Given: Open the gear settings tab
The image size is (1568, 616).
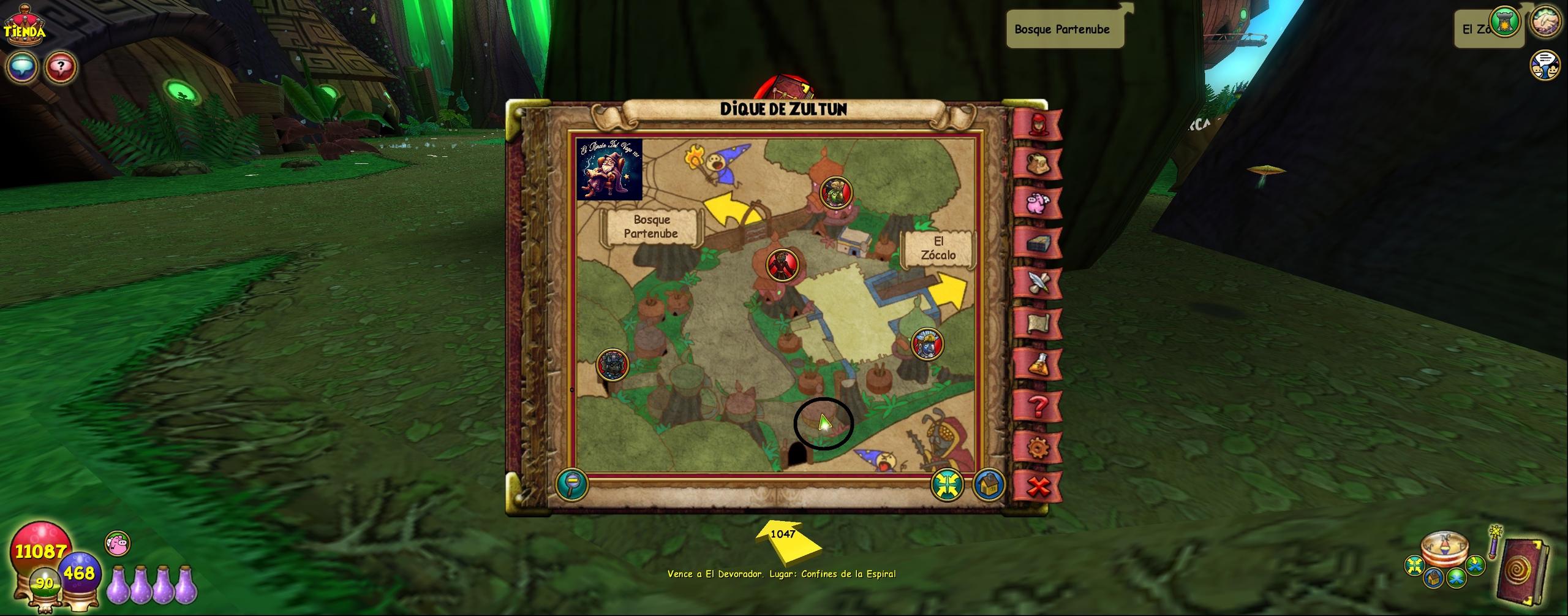Looking at the screenshot, I should coord(1038,447).
